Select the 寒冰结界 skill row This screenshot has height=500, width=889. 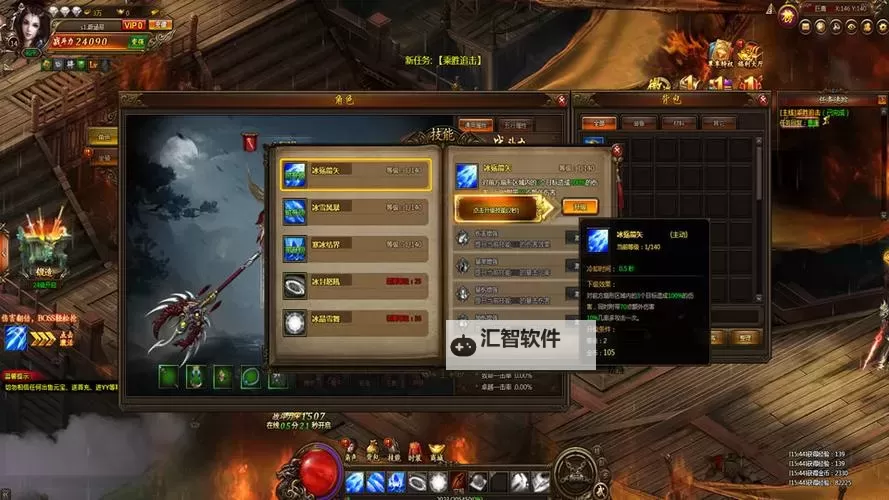(355, 246)
